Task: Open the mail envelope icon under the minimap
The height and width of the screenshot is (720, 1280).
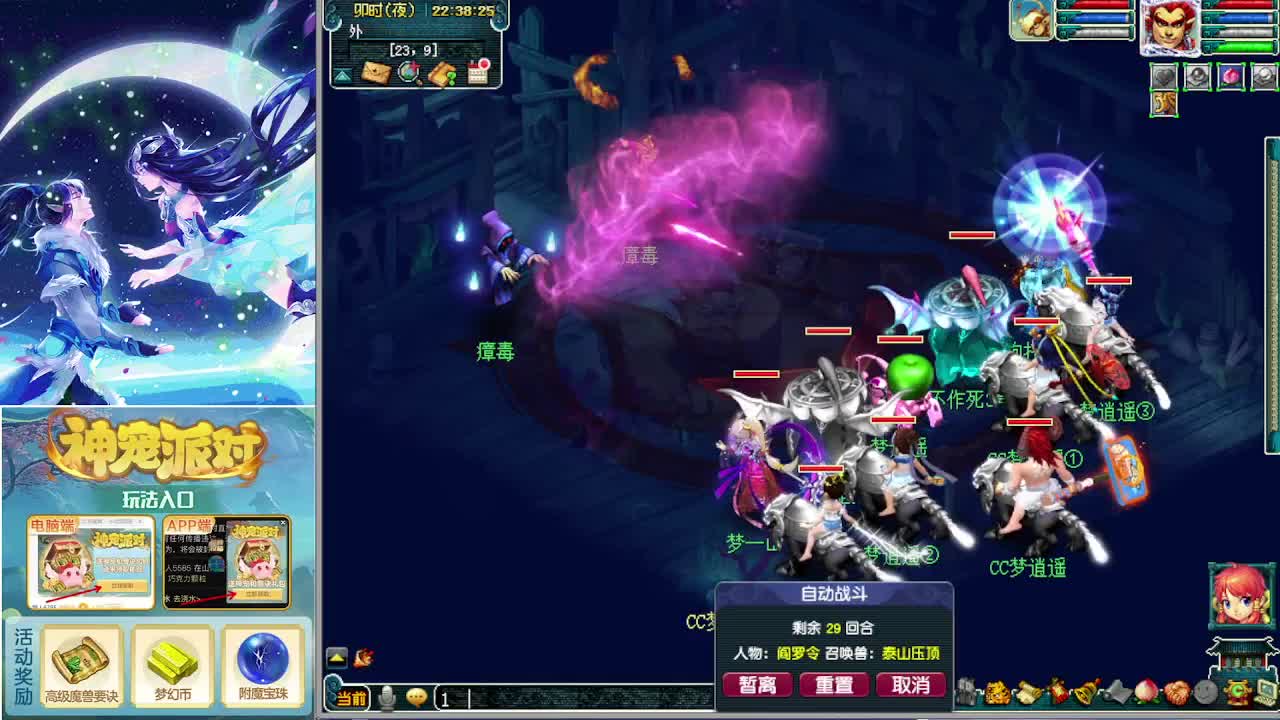Action: pyautogui.click(x=375, y=72)
